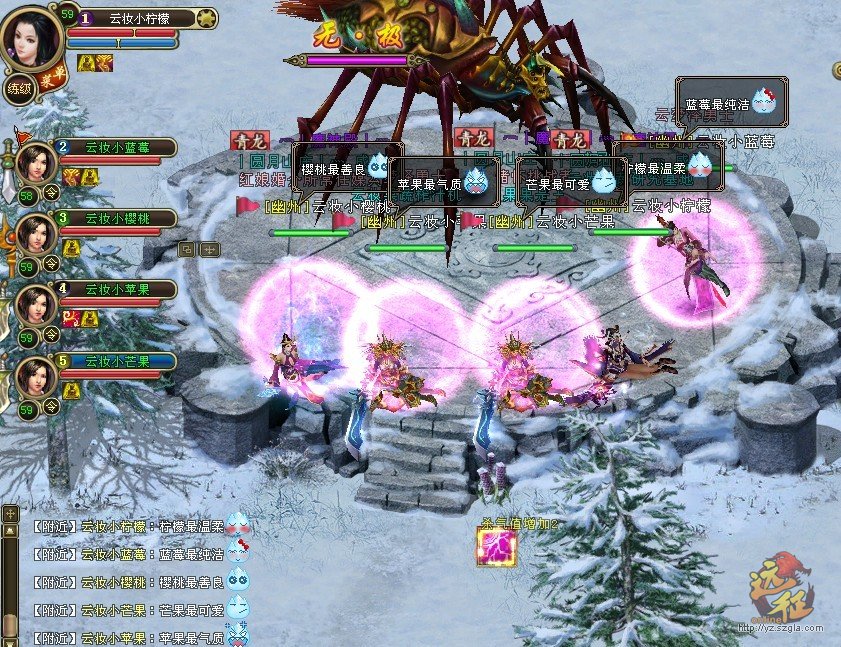The width and height of the screenshot is (841, 647).
Task: Open the 菜单 menu button
Action: click(x=52, y=82)
